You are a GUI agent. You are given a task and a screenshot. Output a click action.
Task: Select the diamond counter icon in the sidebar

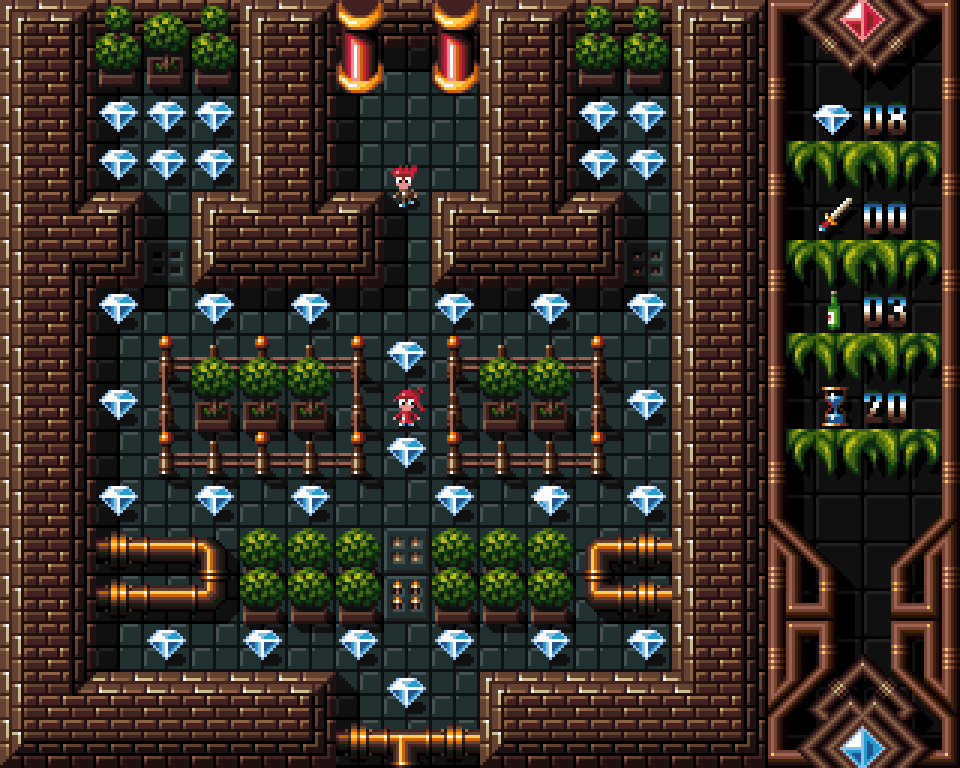832,119
